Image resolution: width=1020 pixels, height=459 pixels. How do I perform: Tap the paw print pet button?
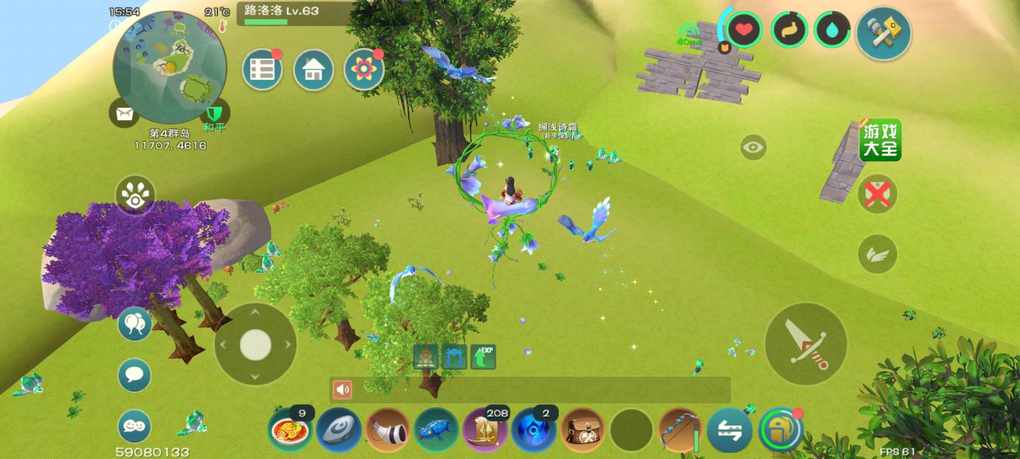(x=135, y=196)
